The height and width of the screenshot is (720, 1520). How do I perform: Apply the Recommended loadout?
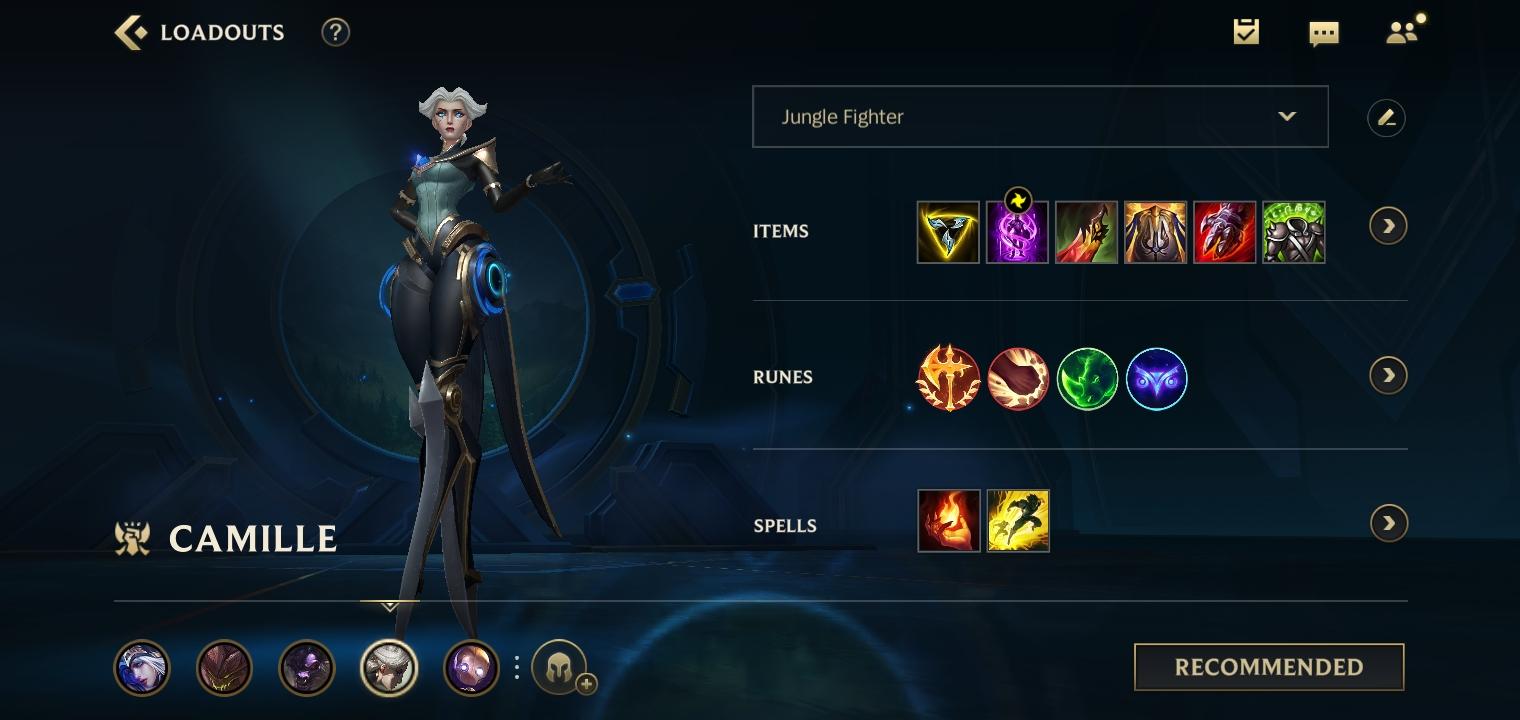1269,667
